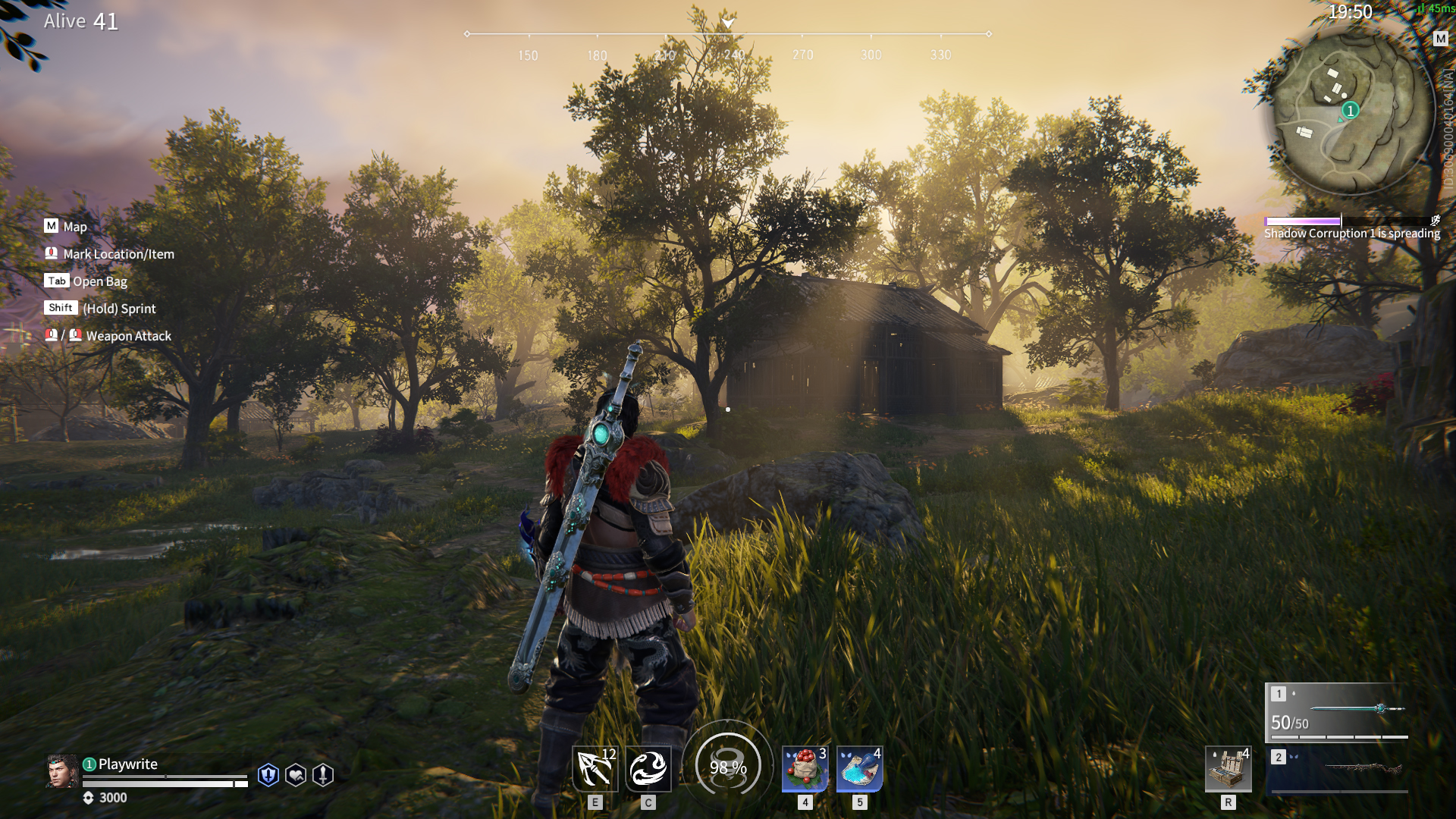Select the blue shield status icon
This screenshot has height=819, width=1456.
click(x=268, y=775)
